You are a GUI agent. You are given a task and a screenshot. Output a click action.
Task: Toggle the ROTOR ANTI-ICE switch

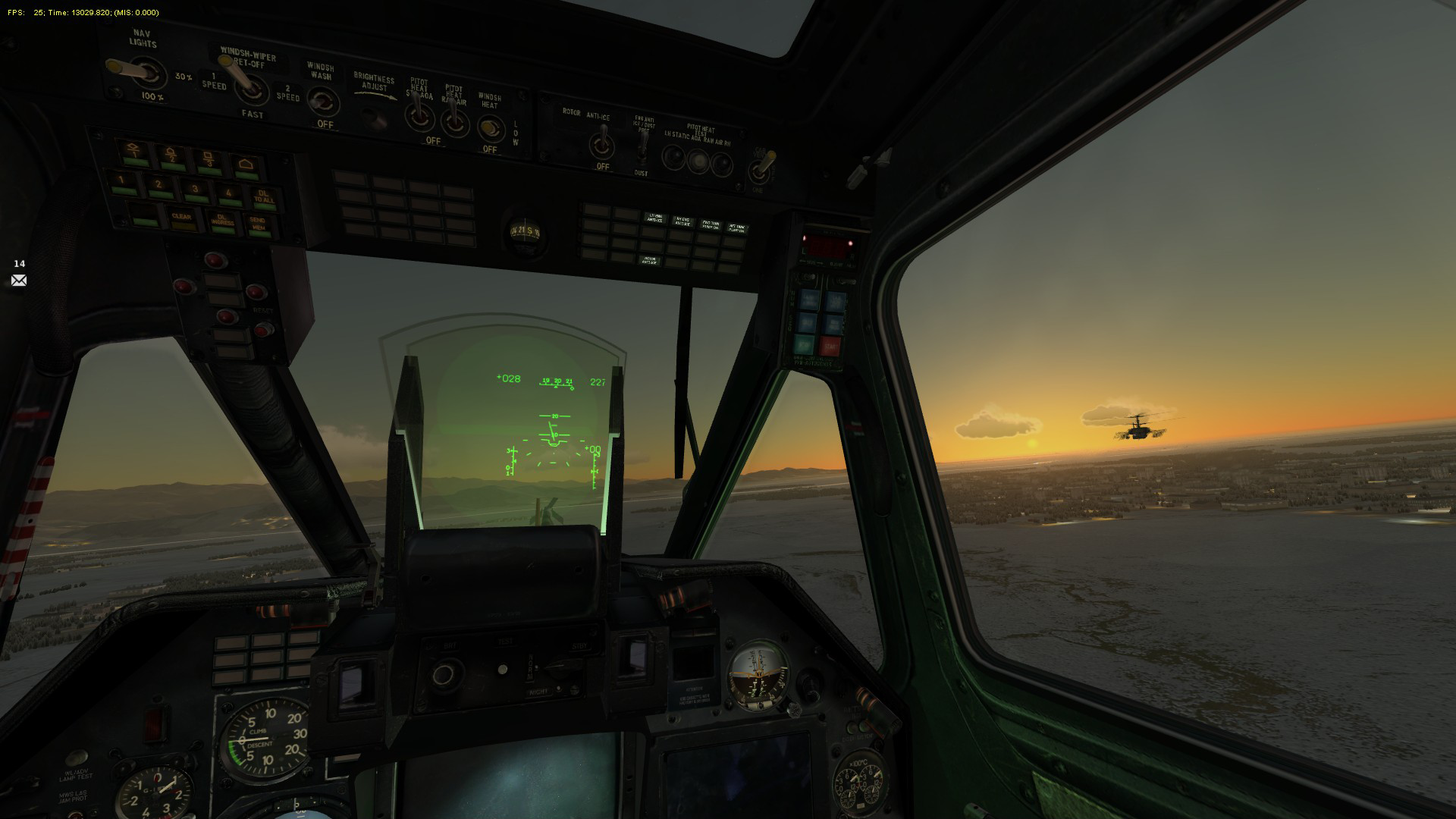pos(603,143)
